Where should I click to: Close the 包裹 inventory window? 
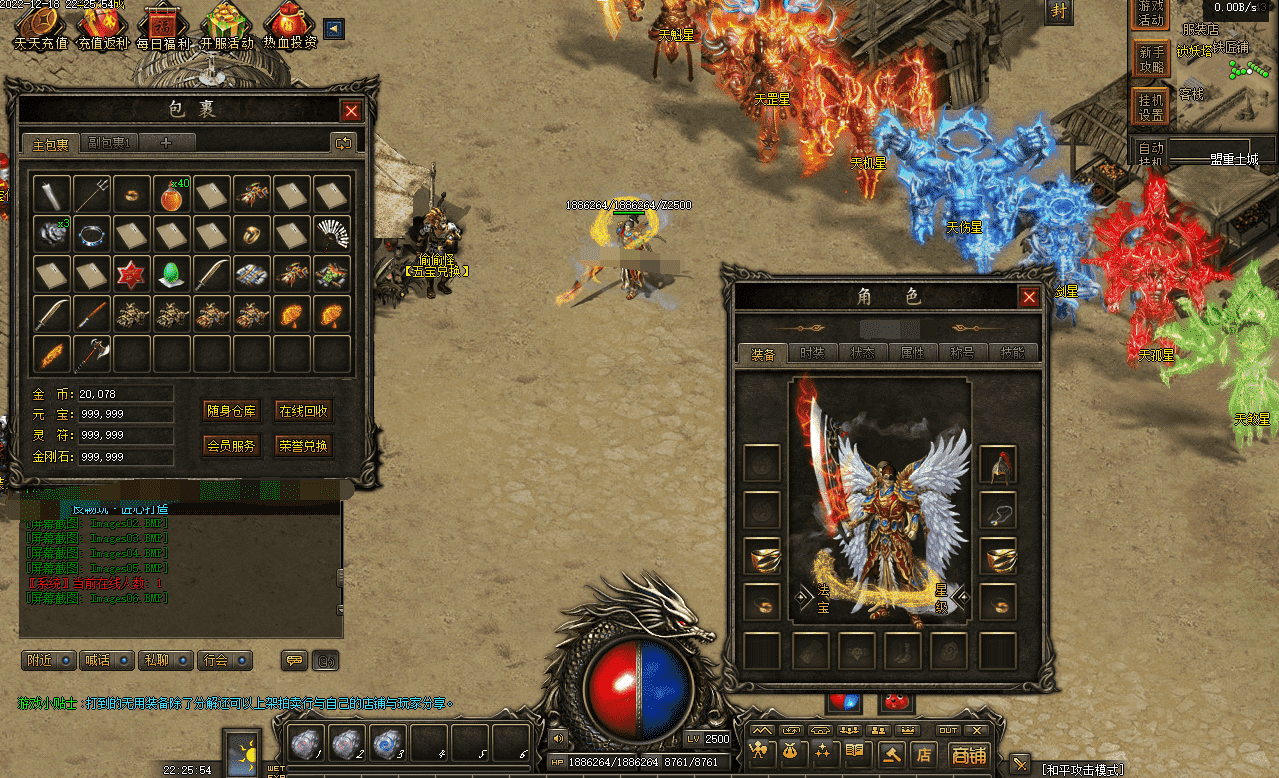click(x=351, y=111)
